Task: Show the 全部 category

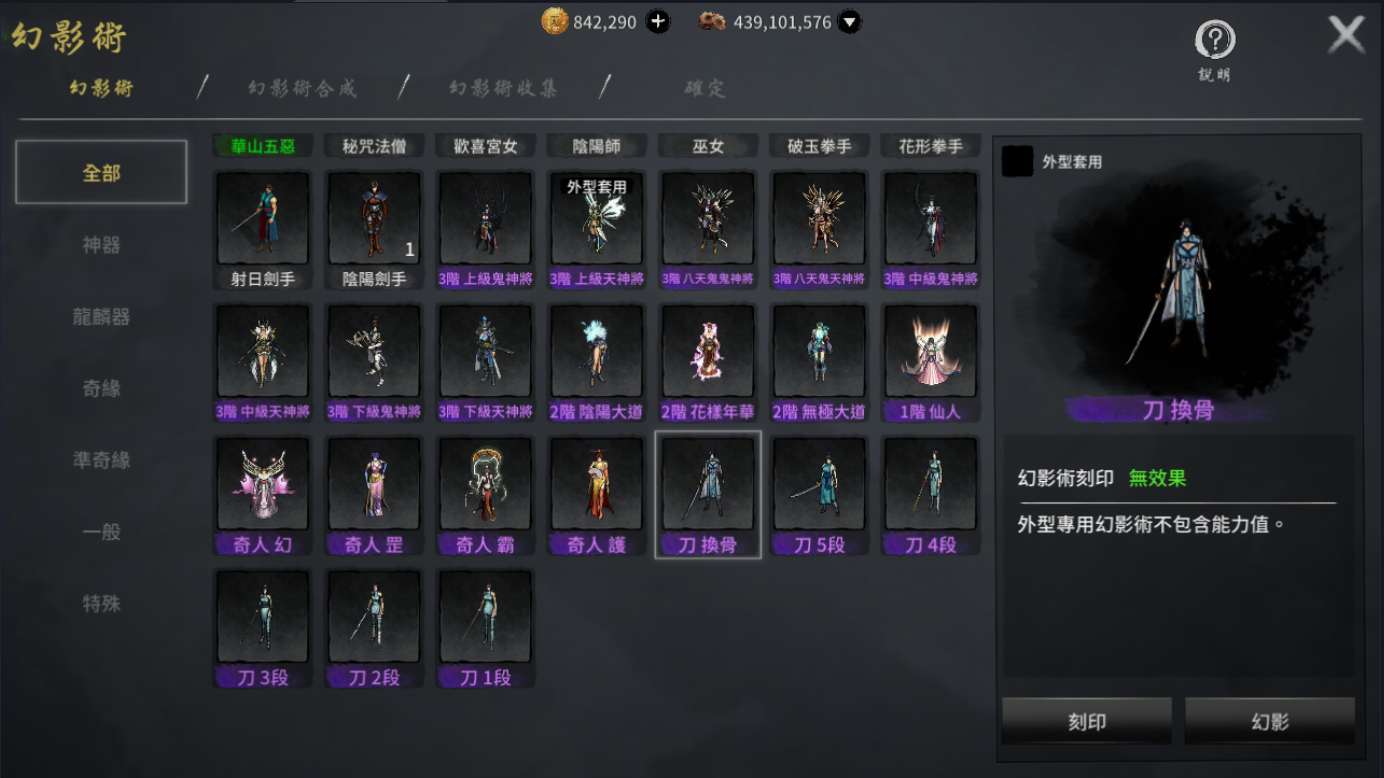Action: (101, 173)
